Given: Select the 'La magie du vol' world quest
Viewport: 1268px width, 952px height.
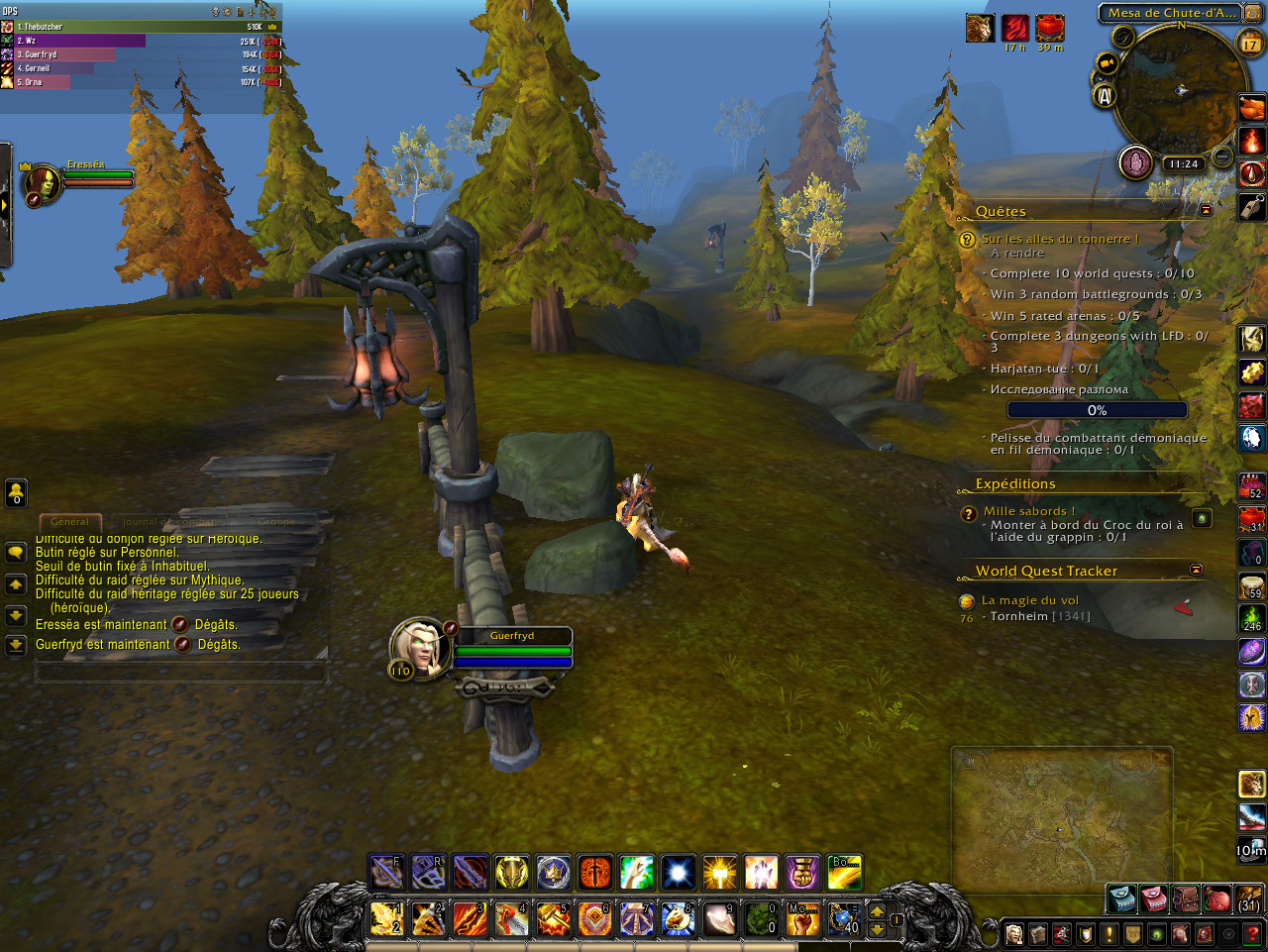Looking at the screenshot, I should tap(1030, 600).
